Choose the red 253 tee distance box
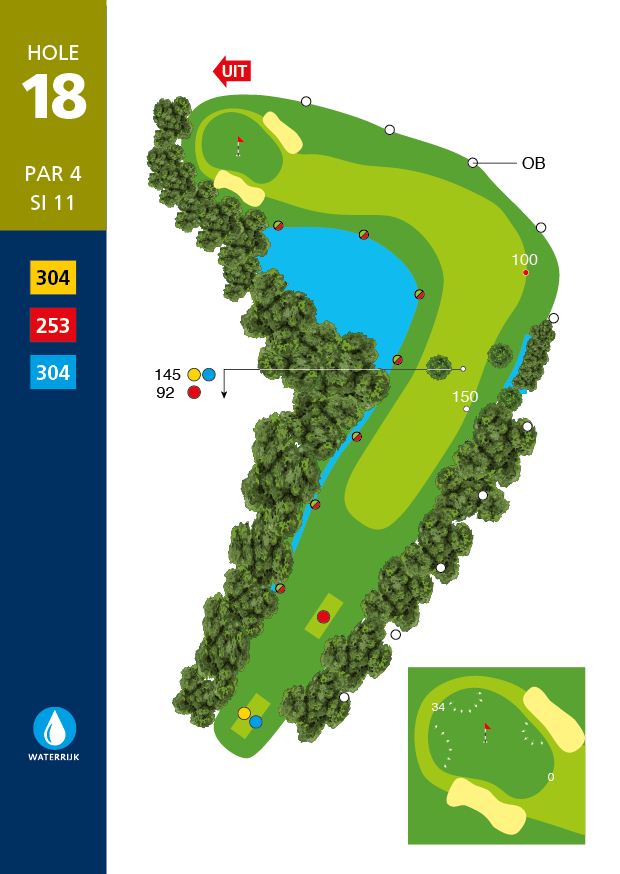 [53, 326]
